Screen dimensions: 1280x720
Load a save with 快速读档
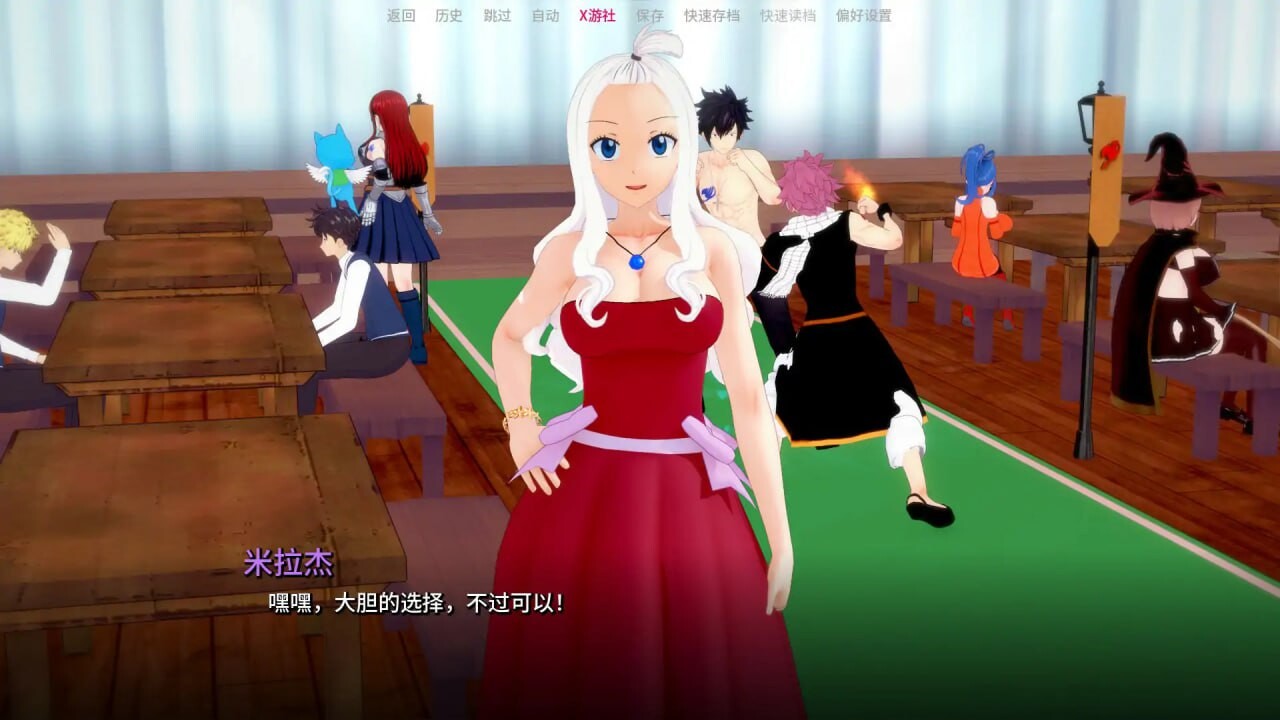(x=789, y=16)
